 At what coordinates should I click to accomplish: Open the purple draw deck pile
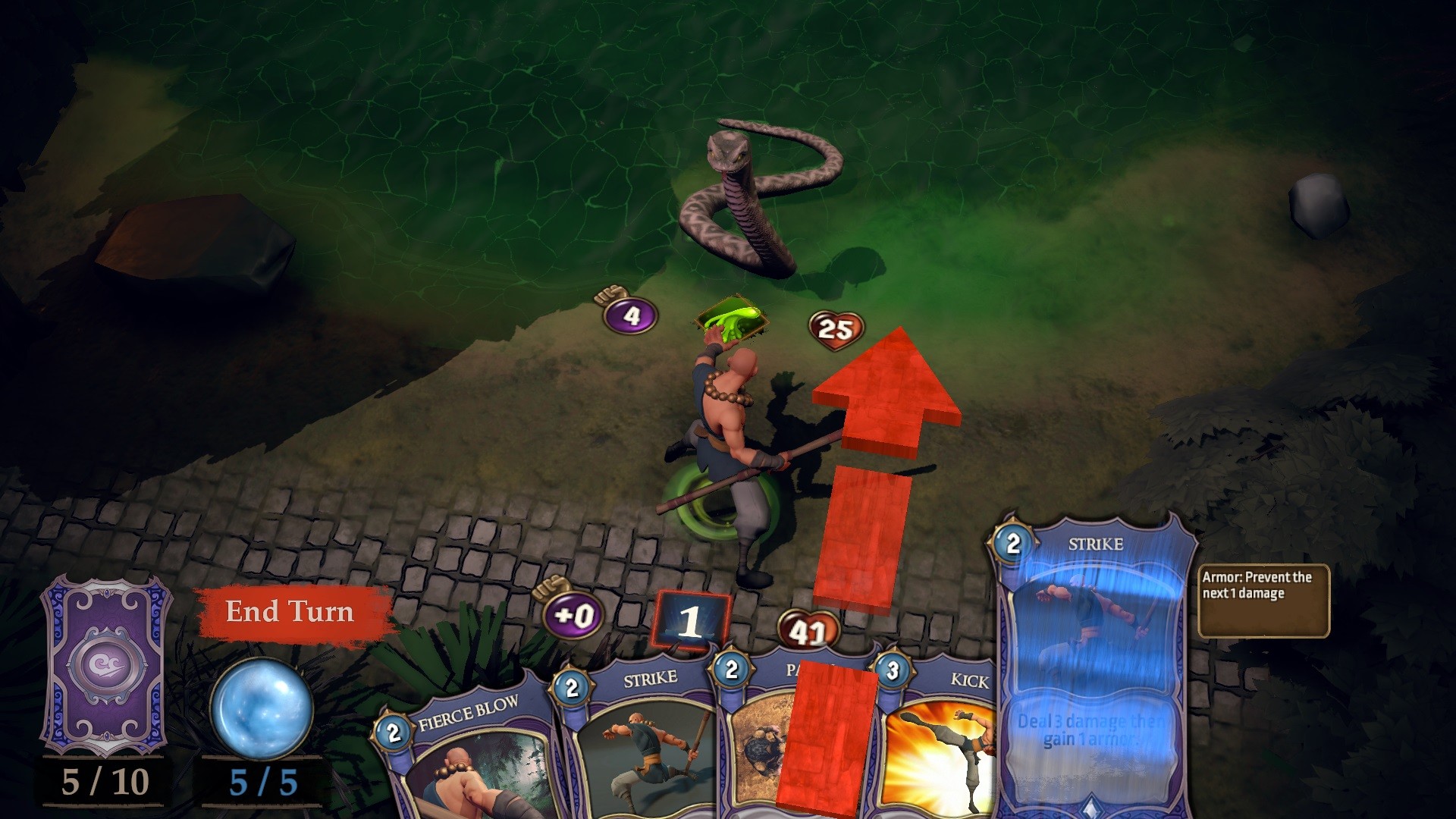[x=105, y=665]
